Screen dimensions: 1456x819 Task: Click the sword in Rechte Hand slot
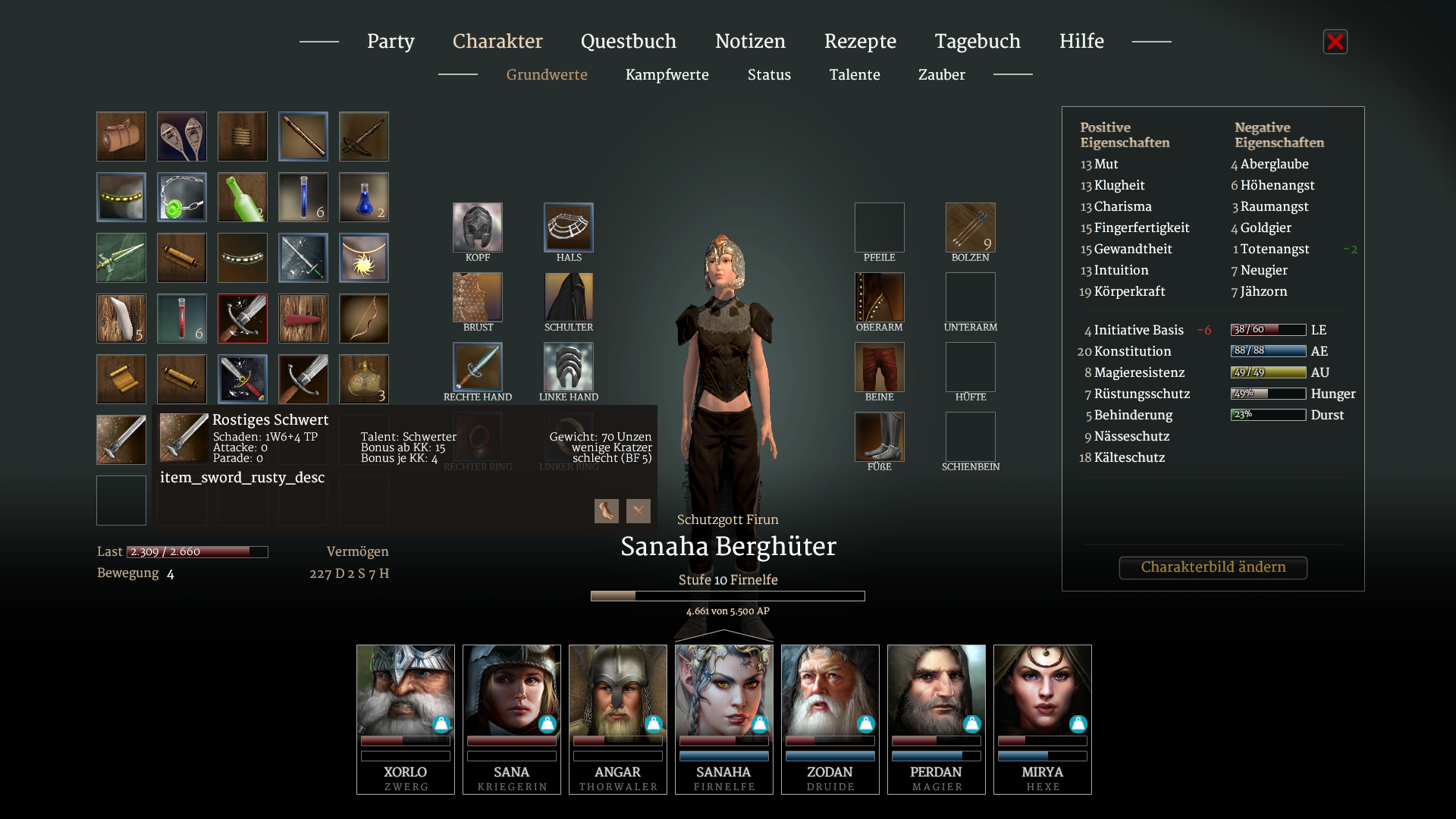[478, 367]
